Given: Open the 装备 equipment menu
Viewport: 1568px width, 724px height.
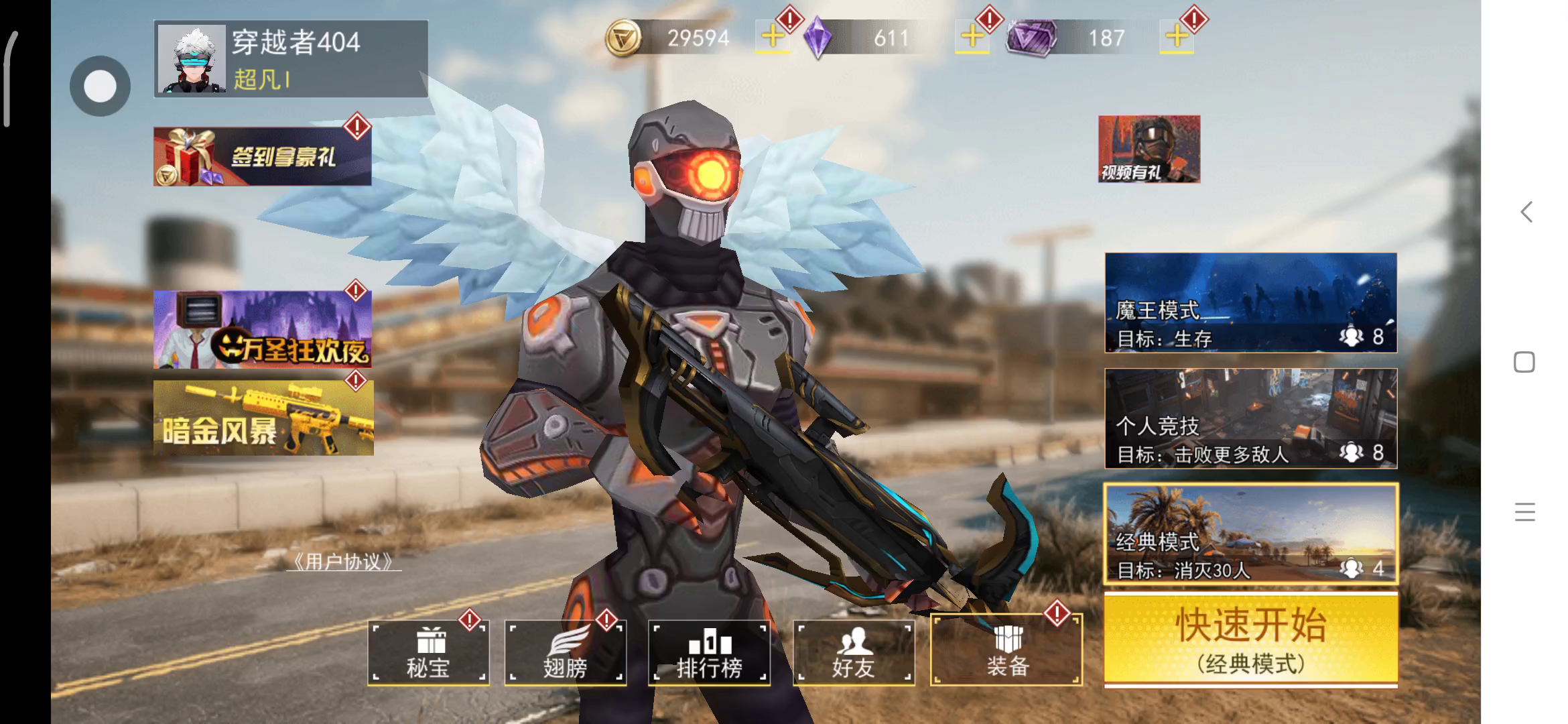Looking at the screenshot, I should click(x=1006, y=650).
